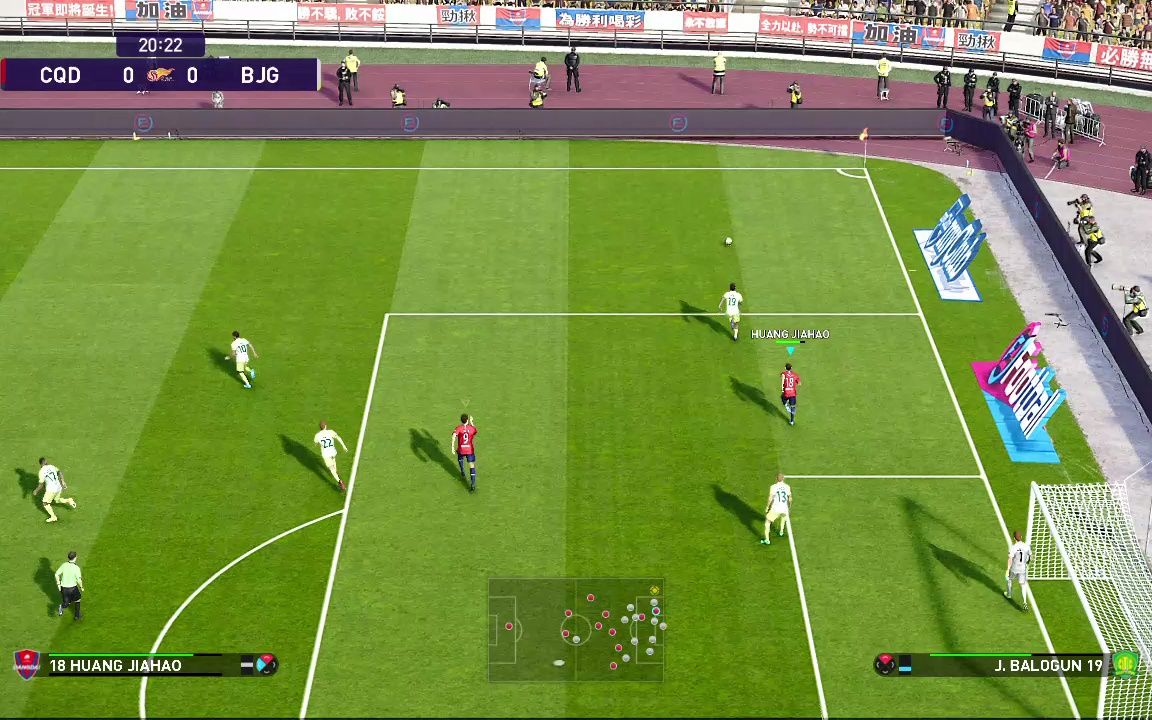Image resolution: width=1152 pixels, height=720 pixels.
Task: Click the red home team crest icon
Action: [x=26, y=664]
